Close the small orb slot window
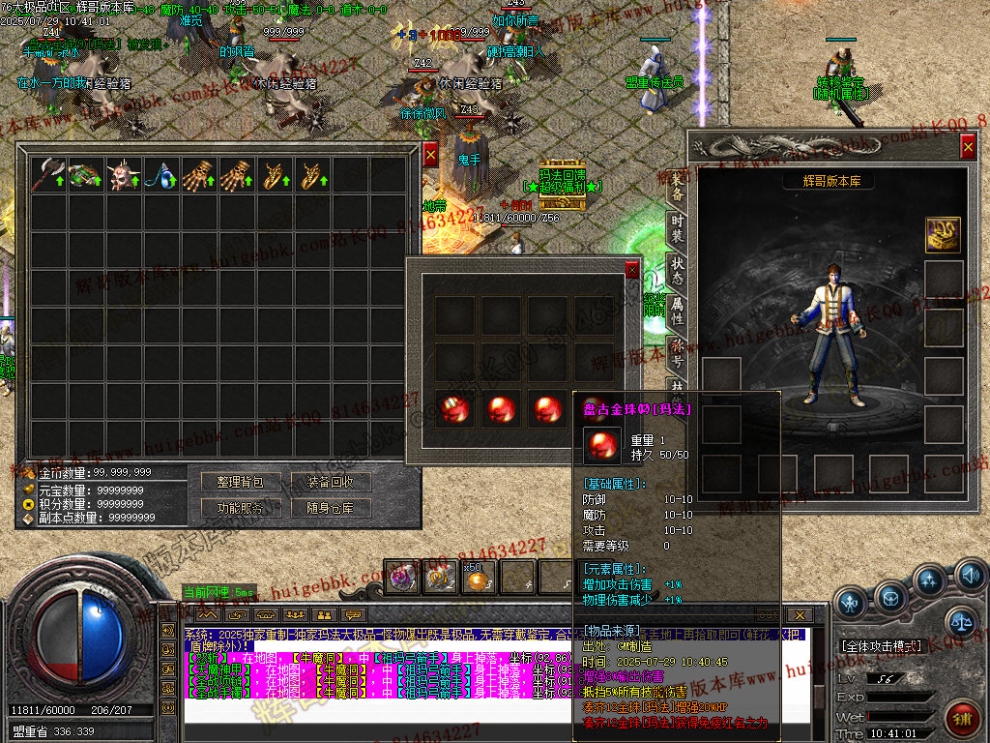This screenshot has height=743, width=990. (x=631, y=269)
